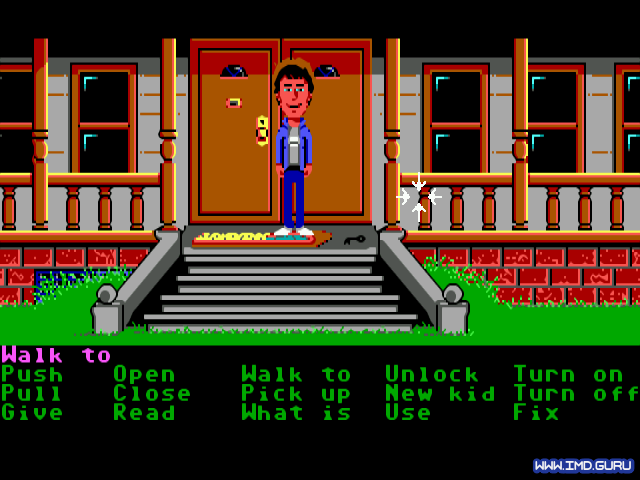Choose the Close verb
Viewport: 640px width, 480px height.
(152, 394)
